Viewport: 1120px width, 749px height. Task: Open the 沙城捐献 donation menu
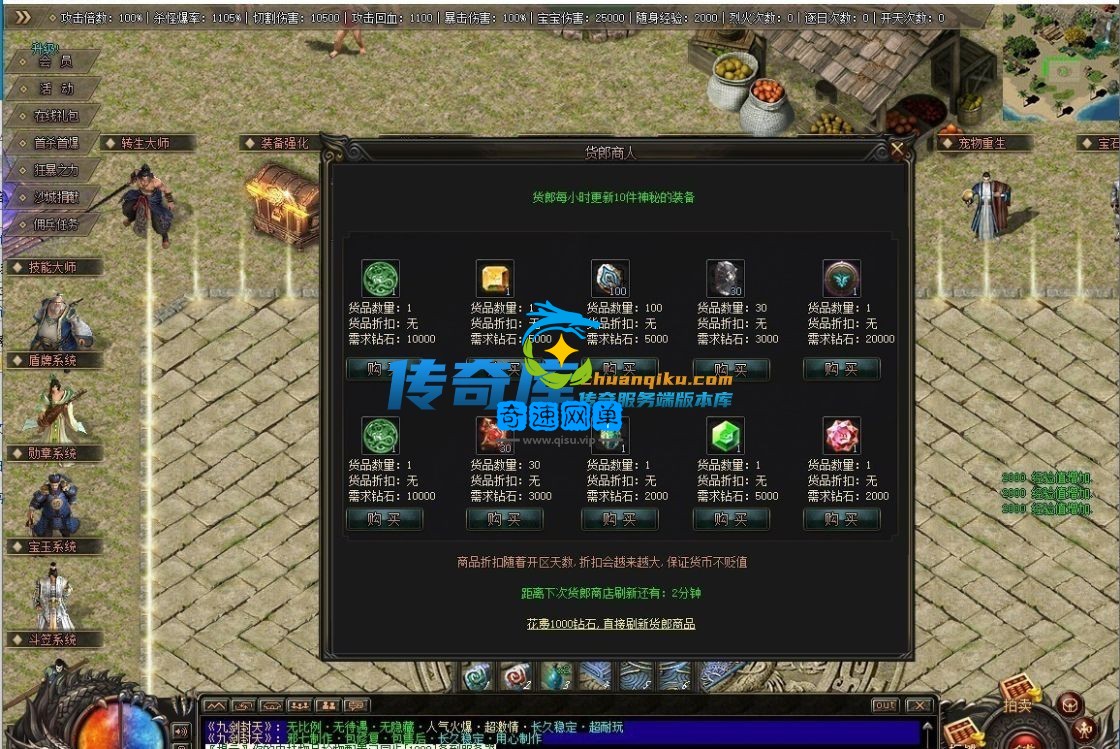click(56, 197)
